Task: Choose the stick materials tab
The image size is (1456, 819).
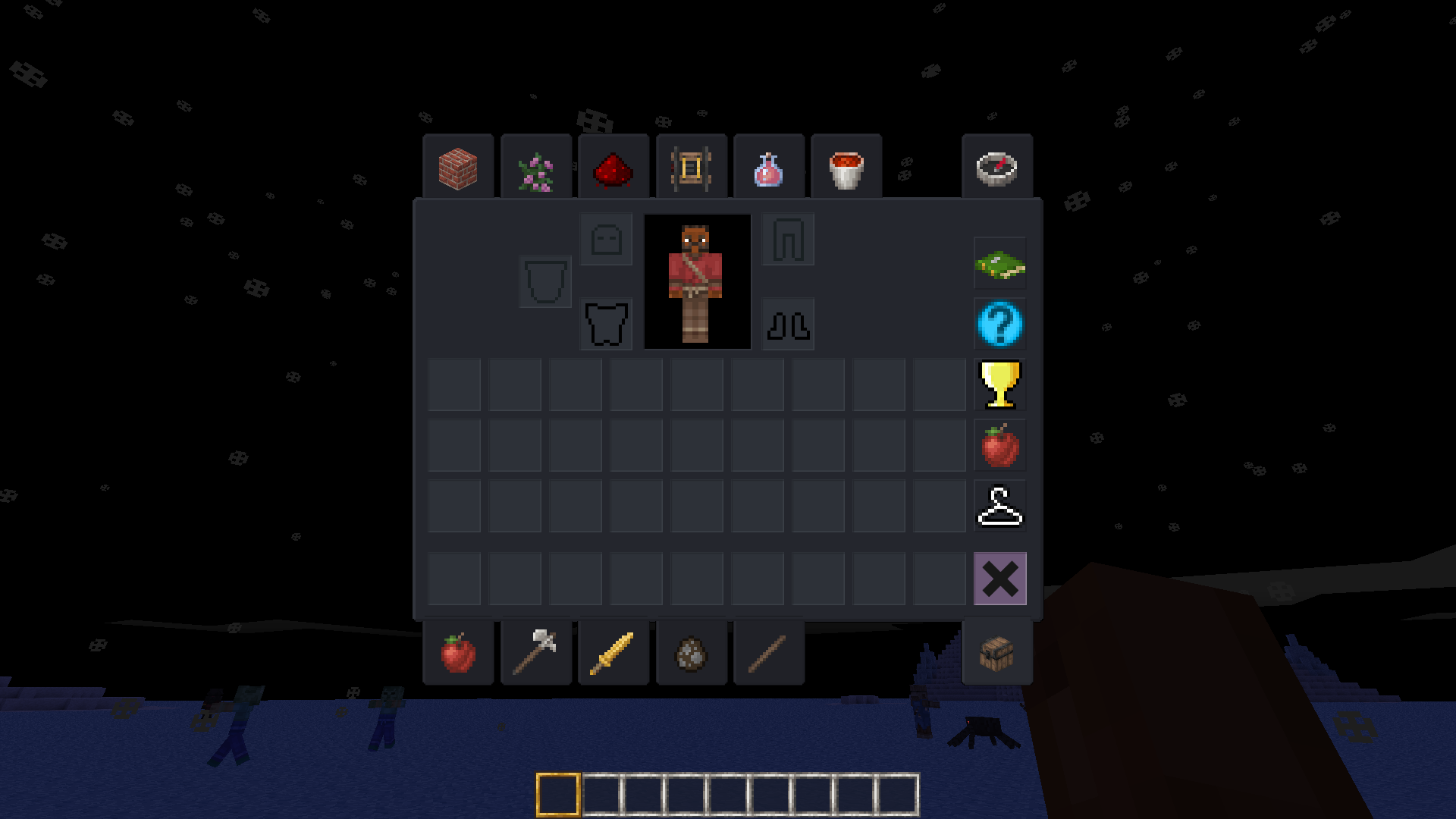Action: (769, 653)
